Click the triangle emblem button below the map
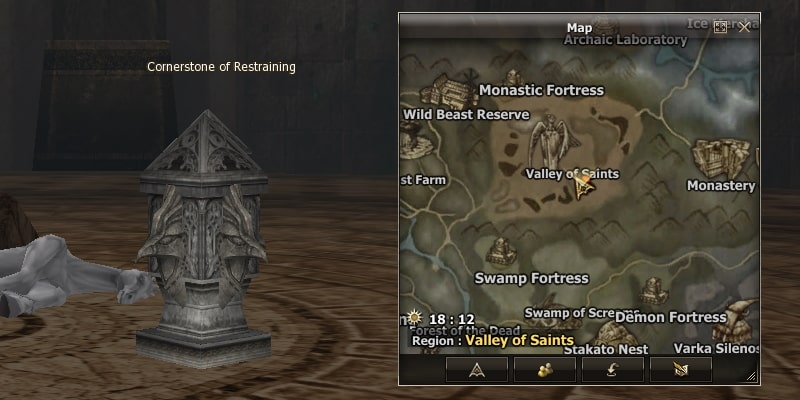 476,368
